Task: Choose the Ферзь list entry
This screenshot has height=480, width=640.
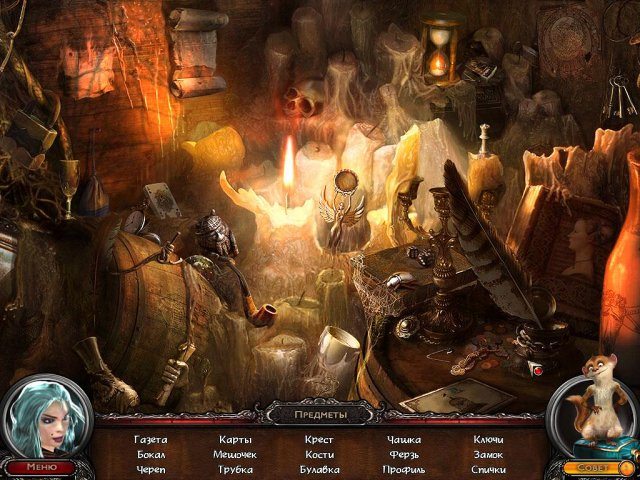Action: point(404,454)
